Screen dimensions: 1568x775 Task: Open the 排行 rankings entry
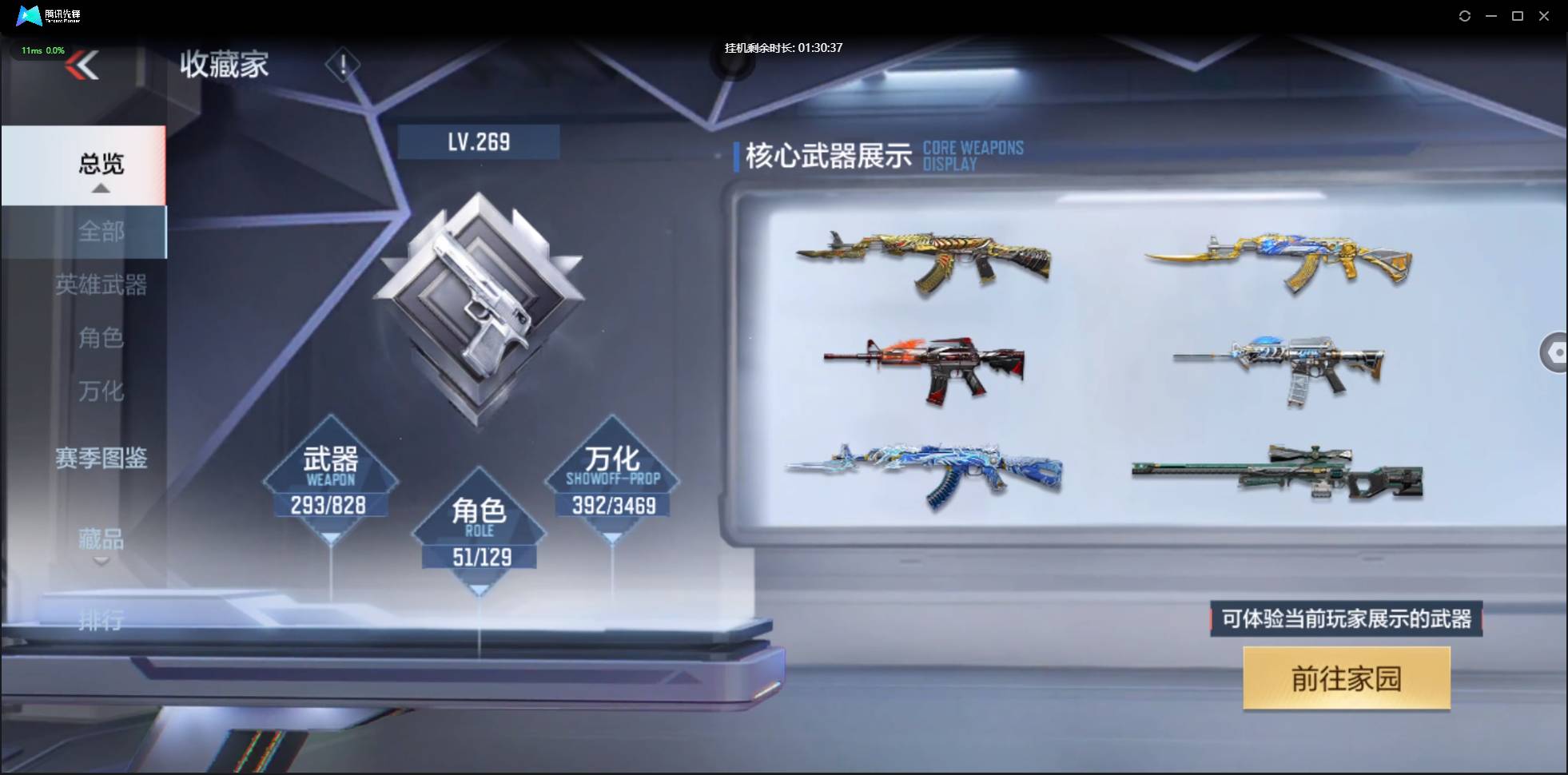pyautogui.click(x=101, y=621)
